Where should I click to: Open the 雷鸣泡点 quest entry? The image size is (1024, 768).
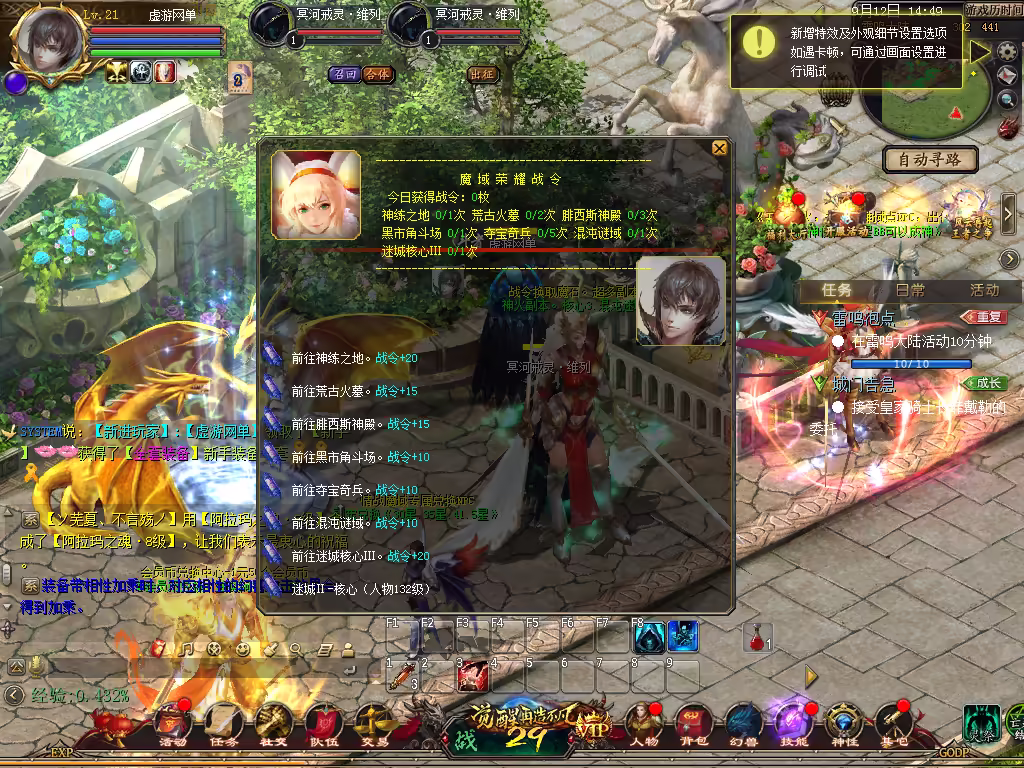(863, 318)
